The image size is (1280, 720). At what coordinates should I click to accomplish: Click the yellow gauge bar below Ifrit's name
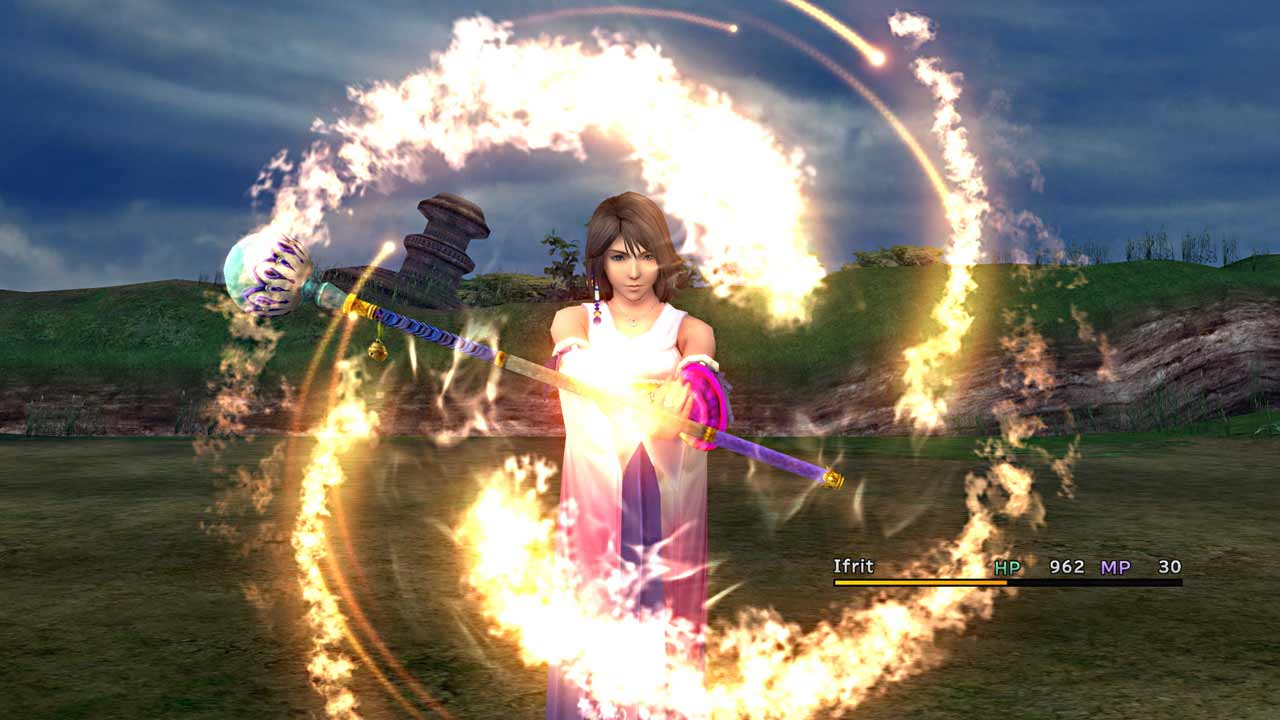coord(920,581)
